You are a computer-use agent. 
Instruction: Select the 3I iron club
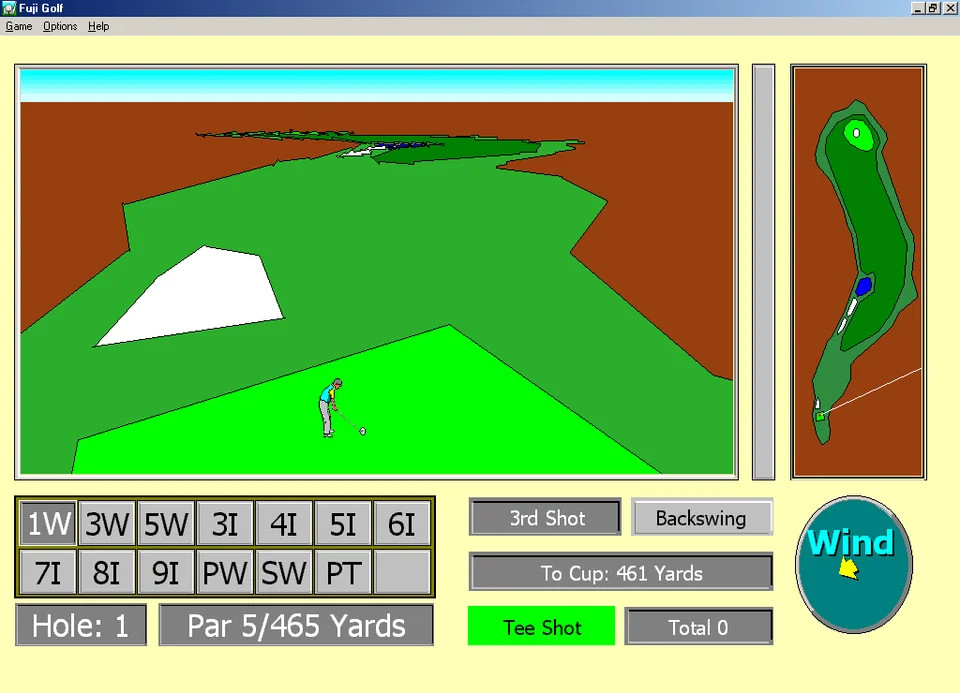225,524
